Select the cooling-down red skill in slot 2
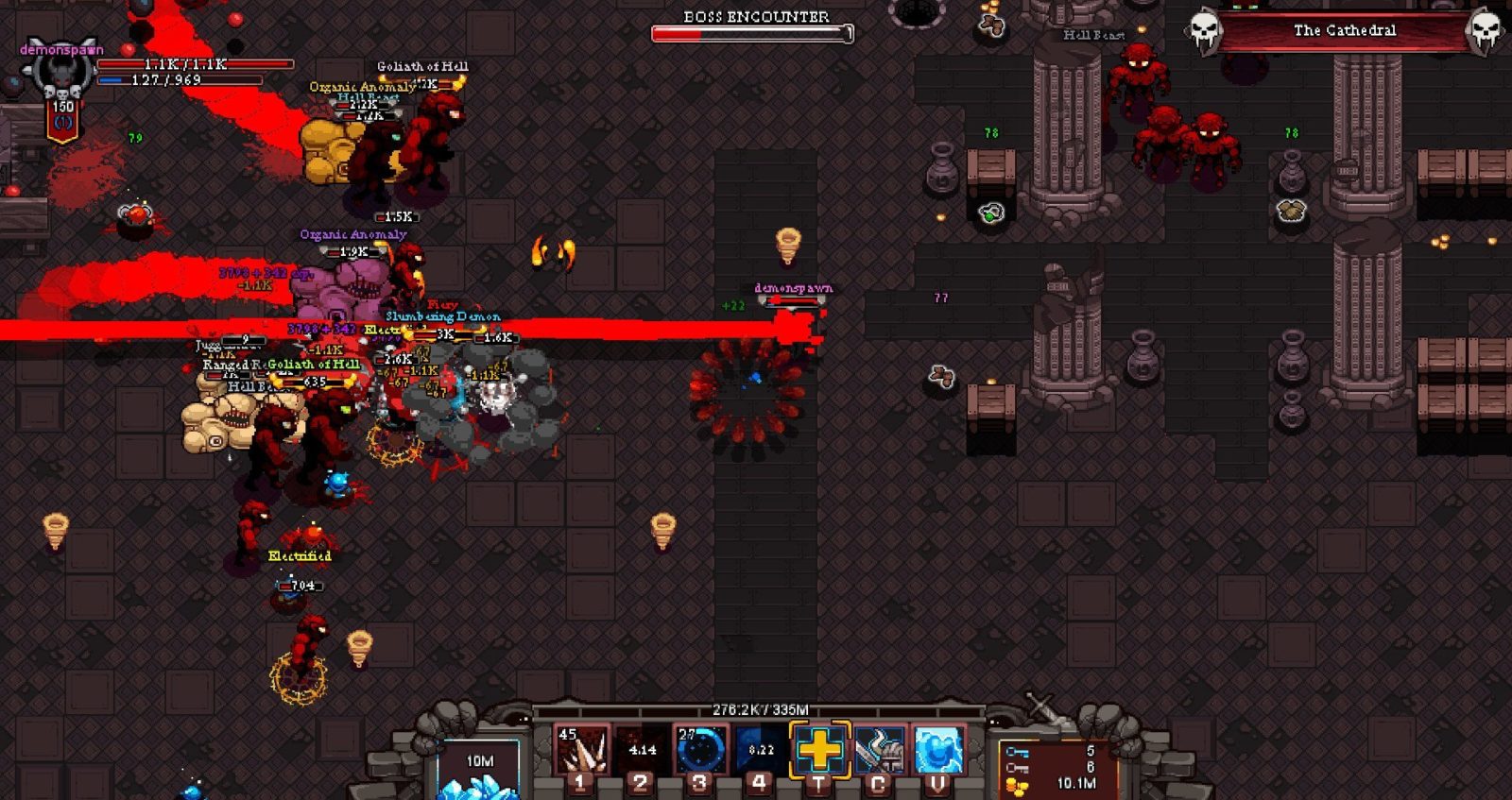Image resolution: width=1512 pixels, height=800 pixels. tap(641, 750)
